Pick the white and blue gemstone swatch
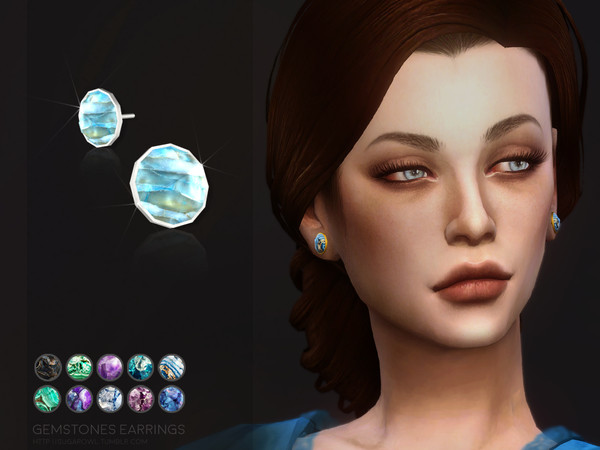Screen dimensions: 600x450 (110, 399)
